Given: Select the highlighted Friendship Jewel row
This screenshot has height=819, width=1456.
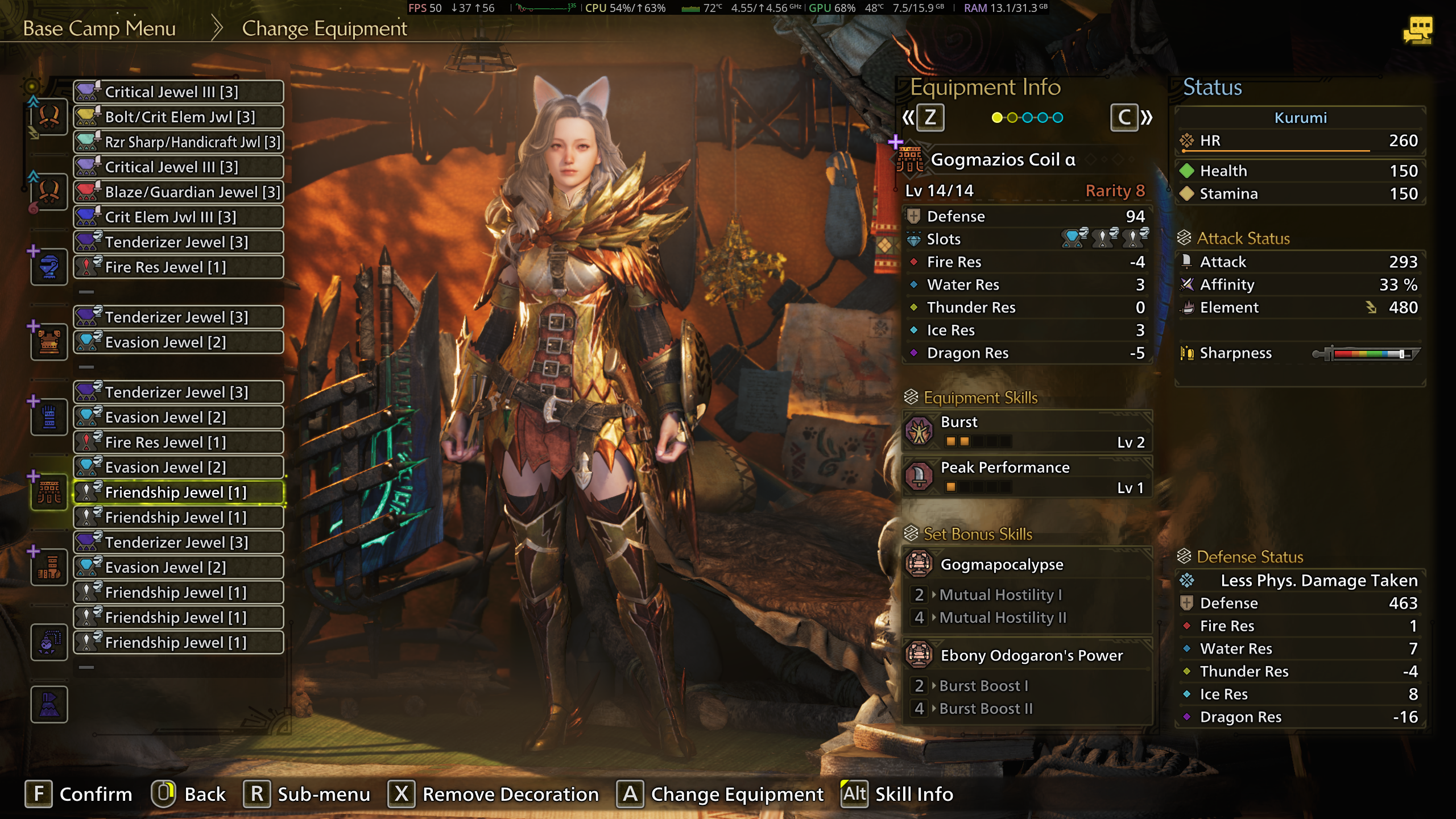Looking at the screenshot, I should pos(179,493).
